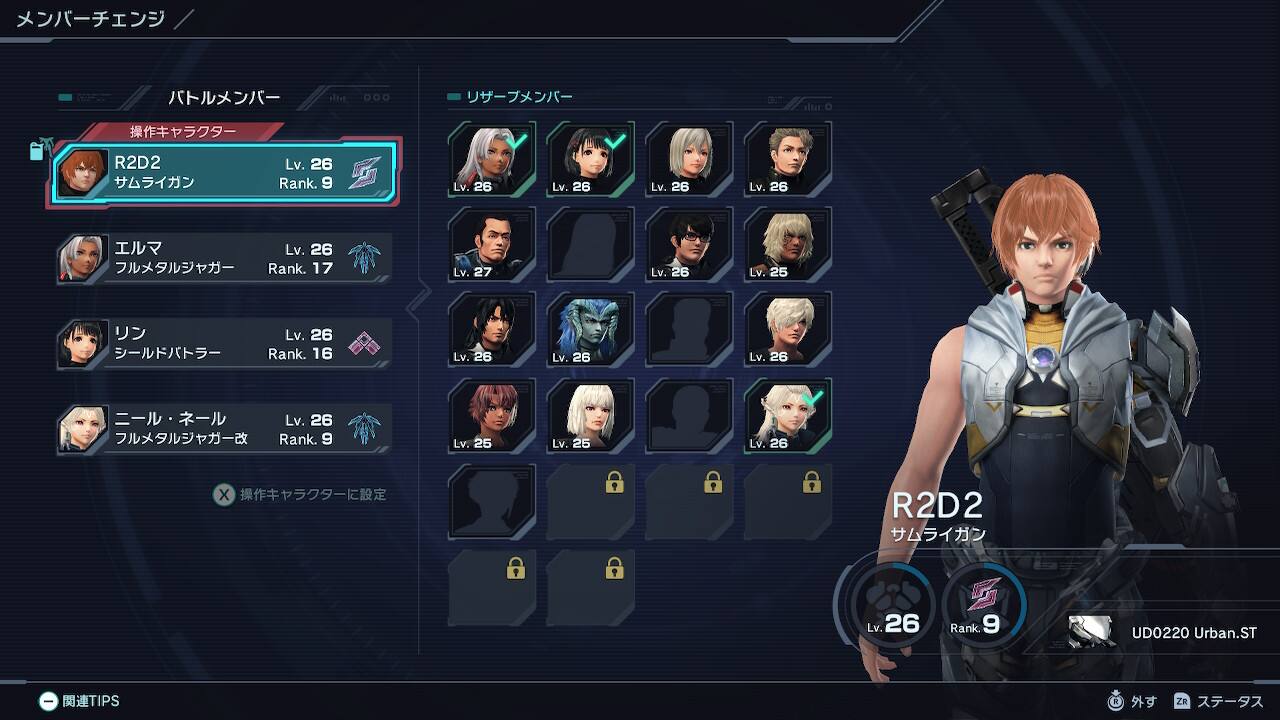Choose the checked black-haired girl reserve portrait
The height and width of the screenshot is (720, 1280).
[590, 158]
